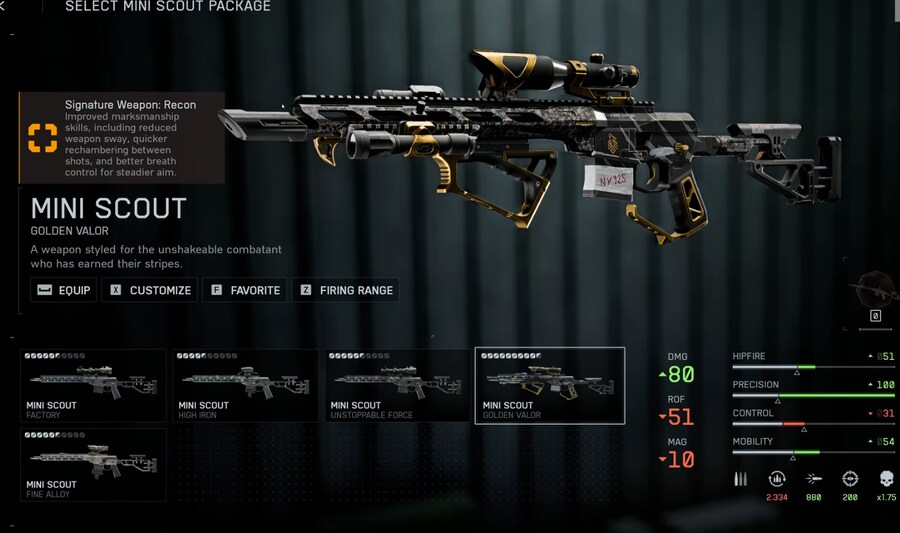Image resolution: width=900 pixels, height=533 pixels.
Task: Mark this weapon as Favorite
Action: coord(245,290)
